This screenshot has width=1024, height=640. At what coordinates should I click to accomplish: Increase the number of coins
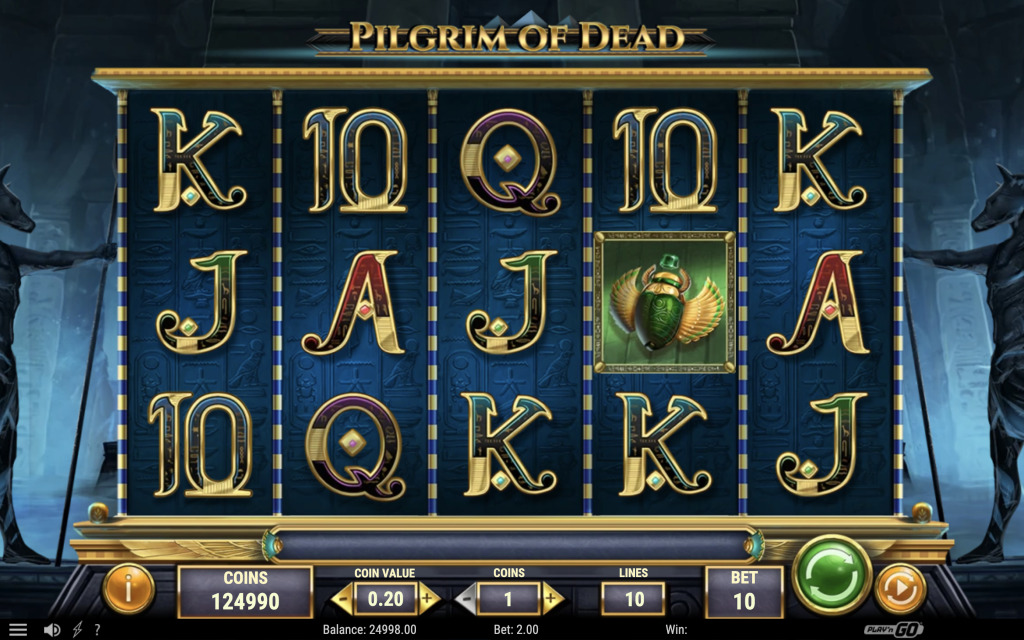point(552,598)
